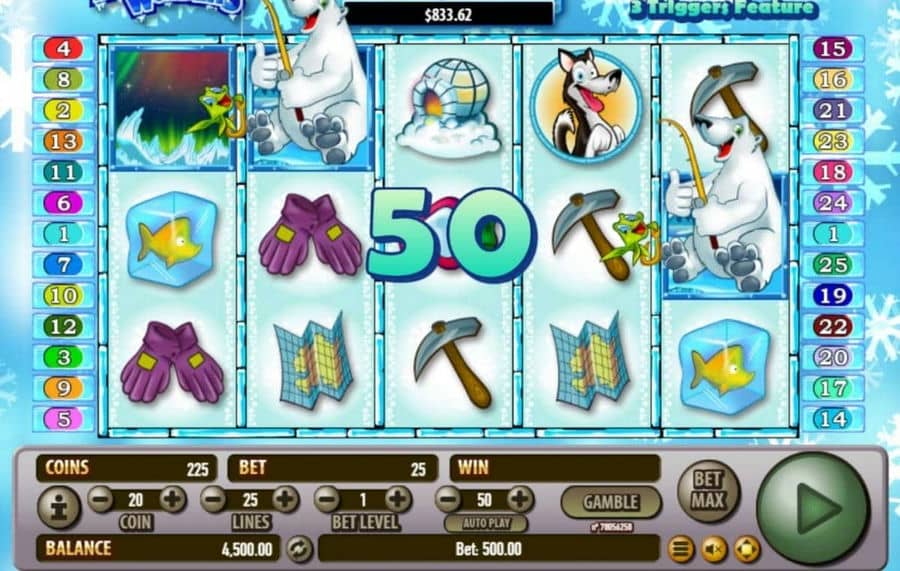Open the paytable info button
Viewport: 900px width, 571px height.
point(58,507)
